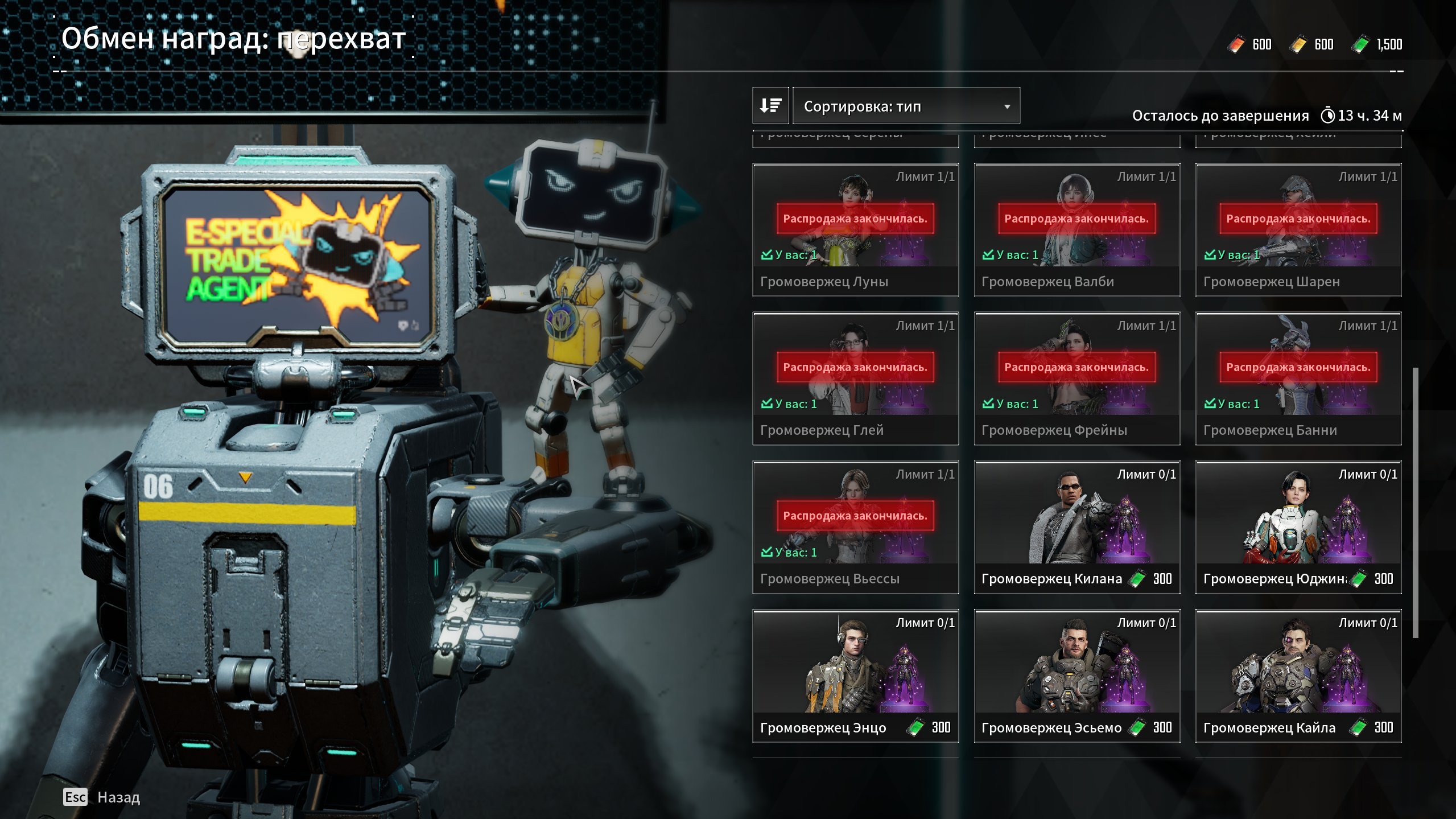
Task: Click the Громовержец Валби card
Action: (x=1076, y=229)
